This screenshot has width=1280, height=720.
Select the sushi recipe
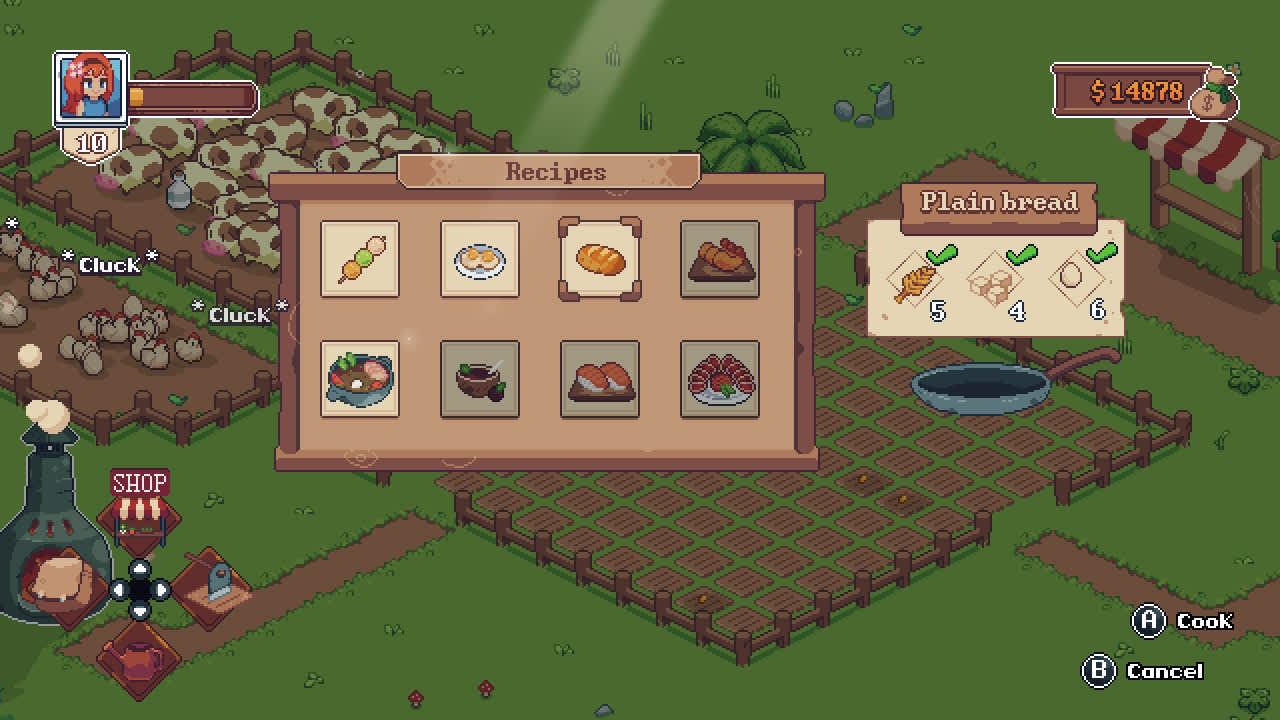click(x=600, y=380)
